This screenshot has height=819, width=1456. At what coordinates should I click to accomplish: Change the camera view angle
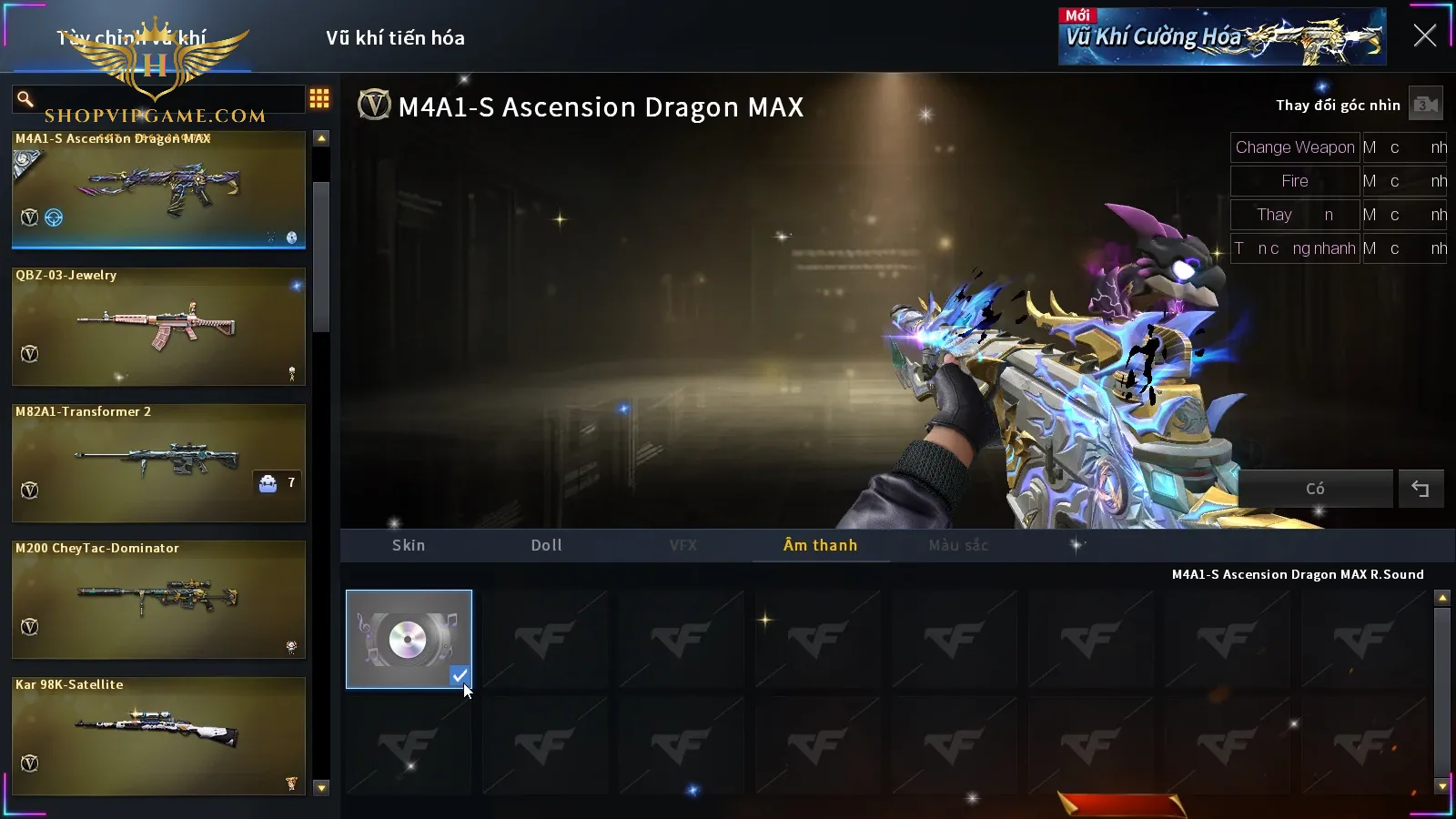tap(1425, 105)
